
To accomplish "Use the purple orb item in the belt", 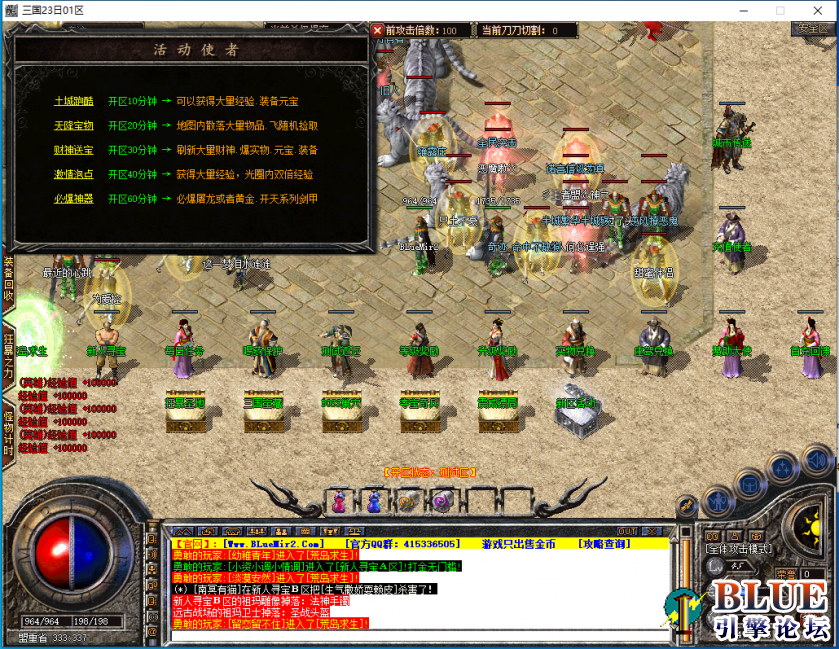I will (x=441, y=500).
